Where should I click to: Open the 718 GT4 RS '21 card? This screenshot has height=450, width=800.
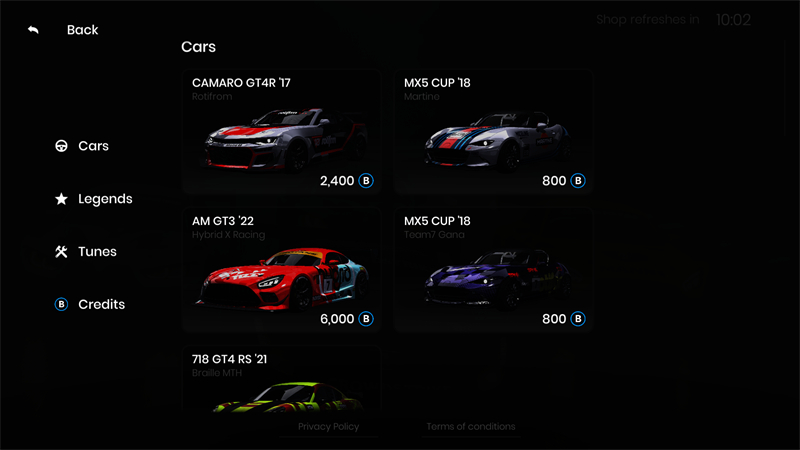click(281, 378)
